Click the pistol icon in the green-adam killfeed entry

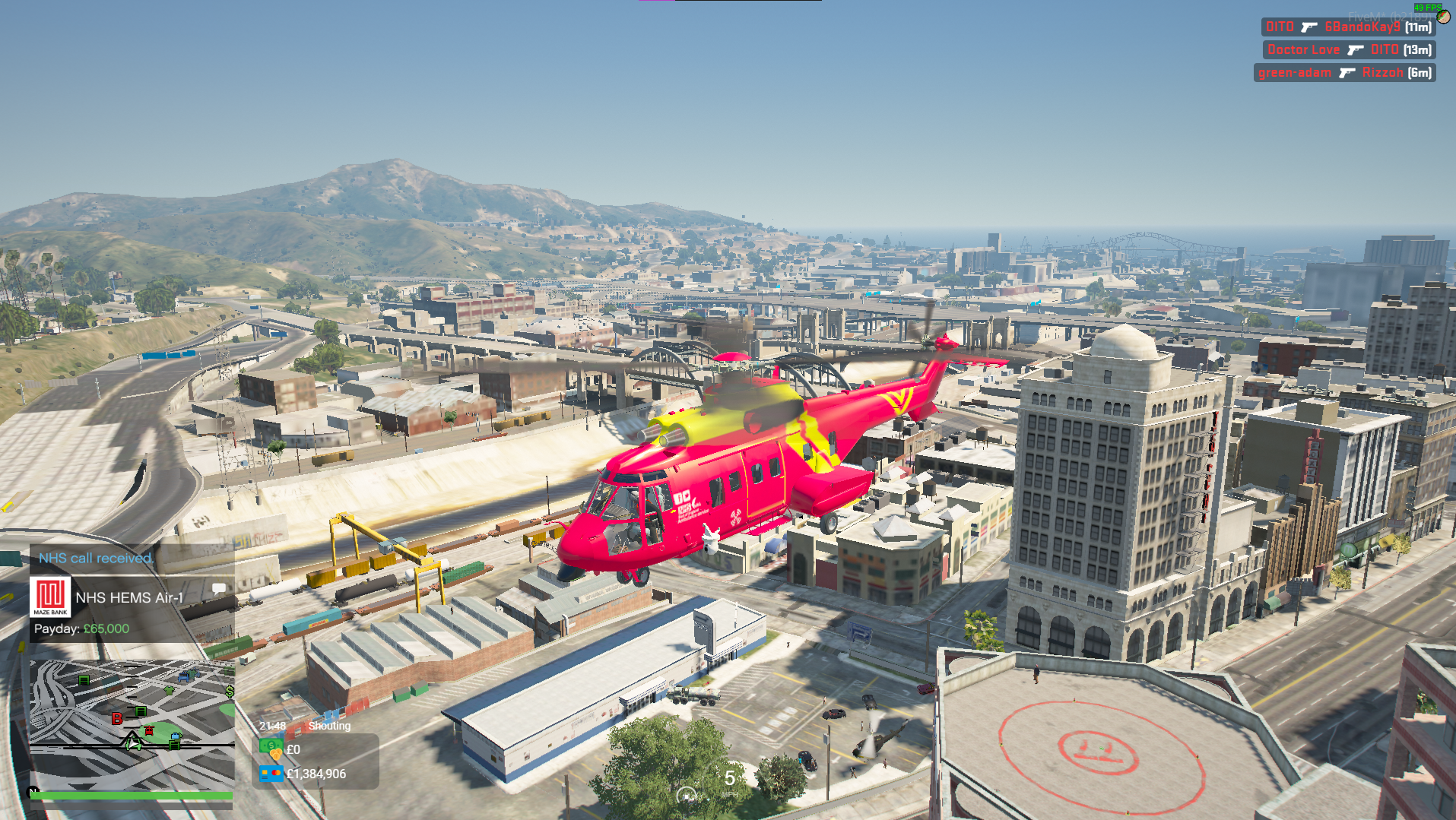[1348, 72]
